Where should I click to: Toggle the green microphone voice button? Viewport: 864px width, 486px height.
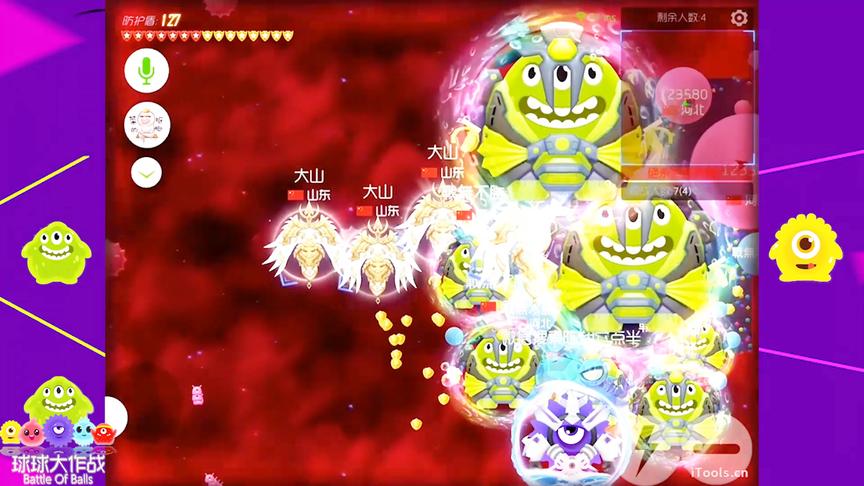pos(146,70)
